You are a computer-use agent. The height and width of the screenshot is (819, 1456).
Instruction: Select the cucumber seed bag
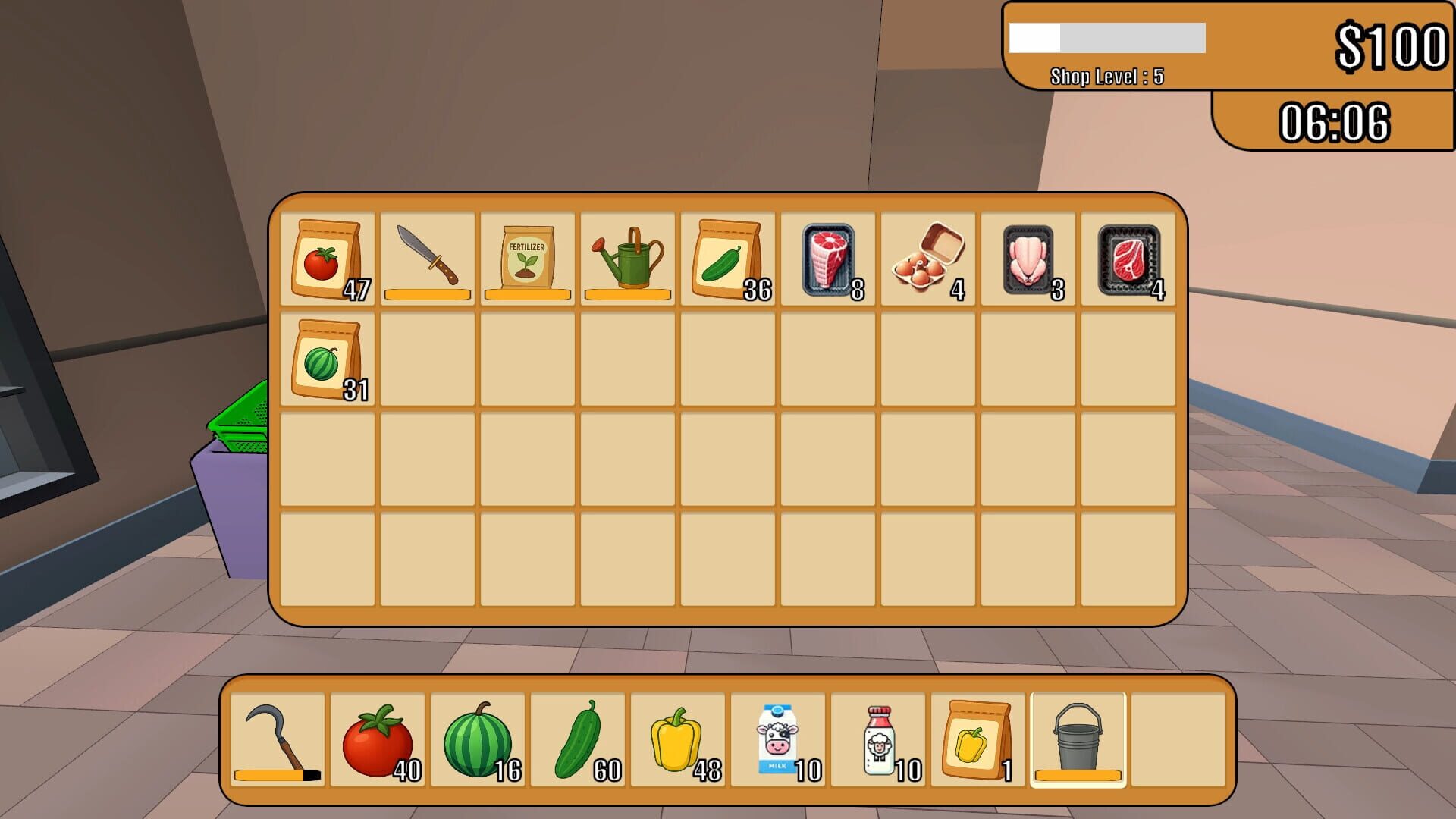point(726,258)
